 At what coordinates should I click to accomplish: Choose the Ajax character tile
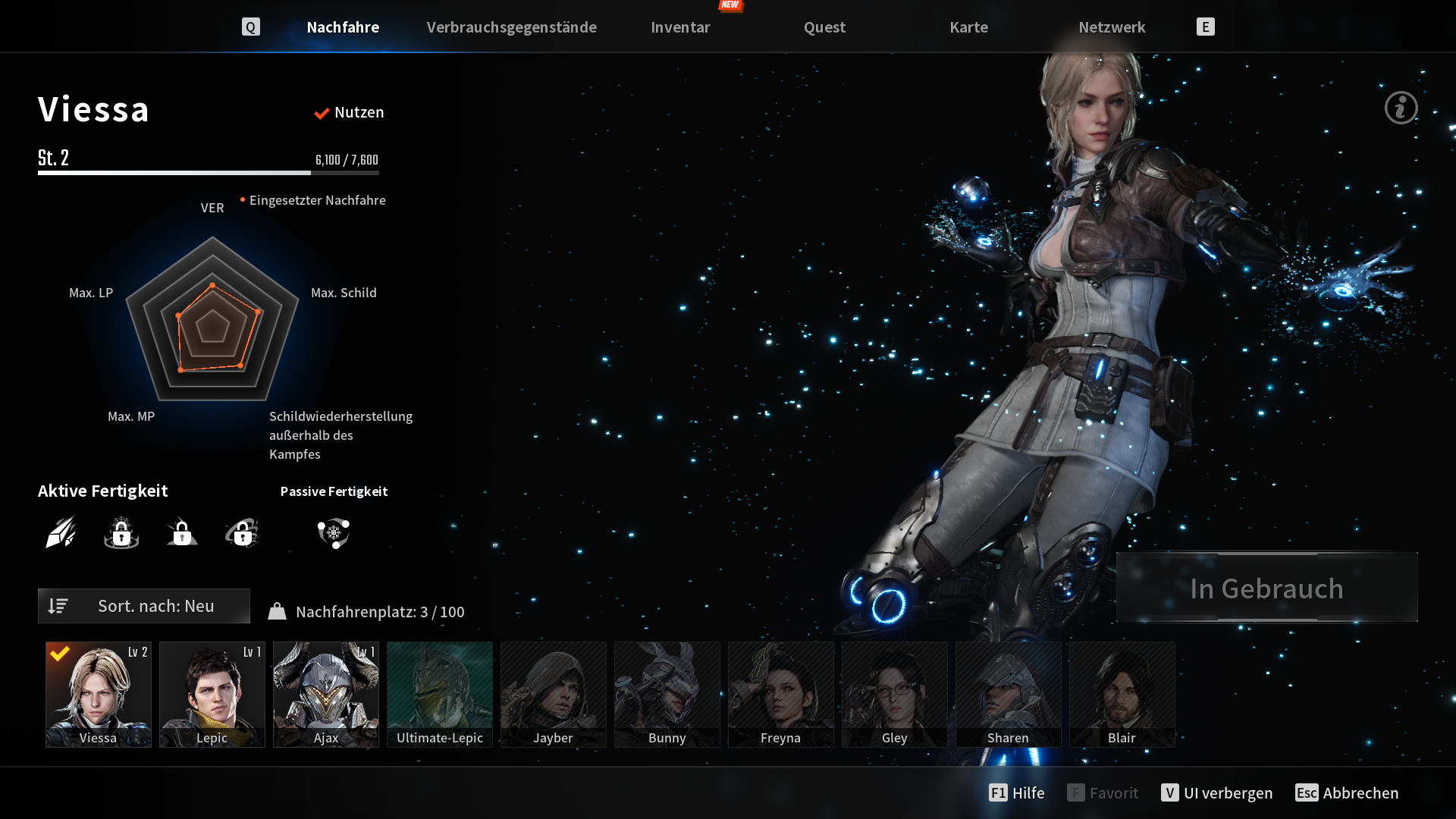[x=326, y=695]
